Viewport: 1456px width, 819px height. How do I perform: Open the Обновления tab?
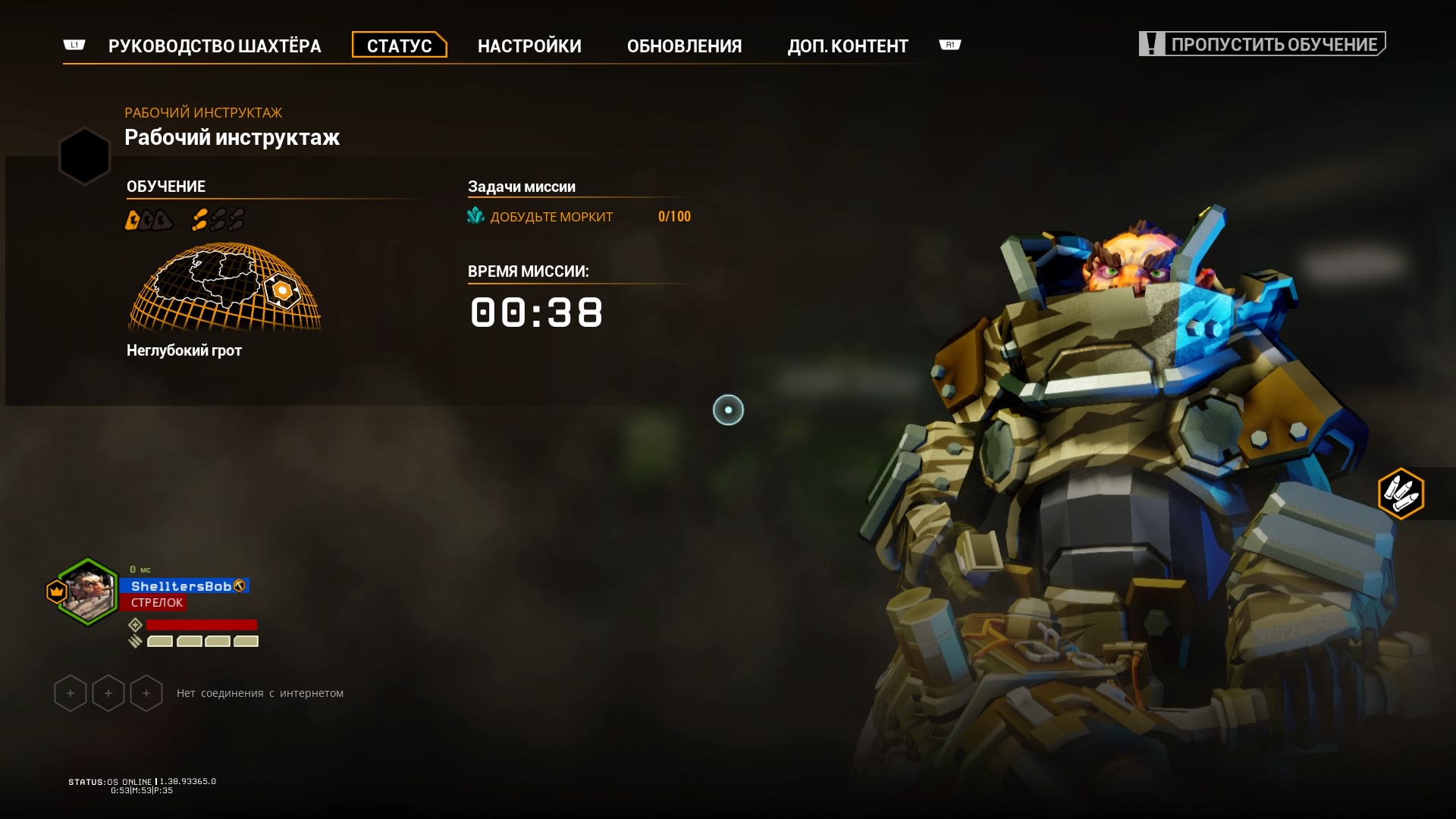[684, 46]
